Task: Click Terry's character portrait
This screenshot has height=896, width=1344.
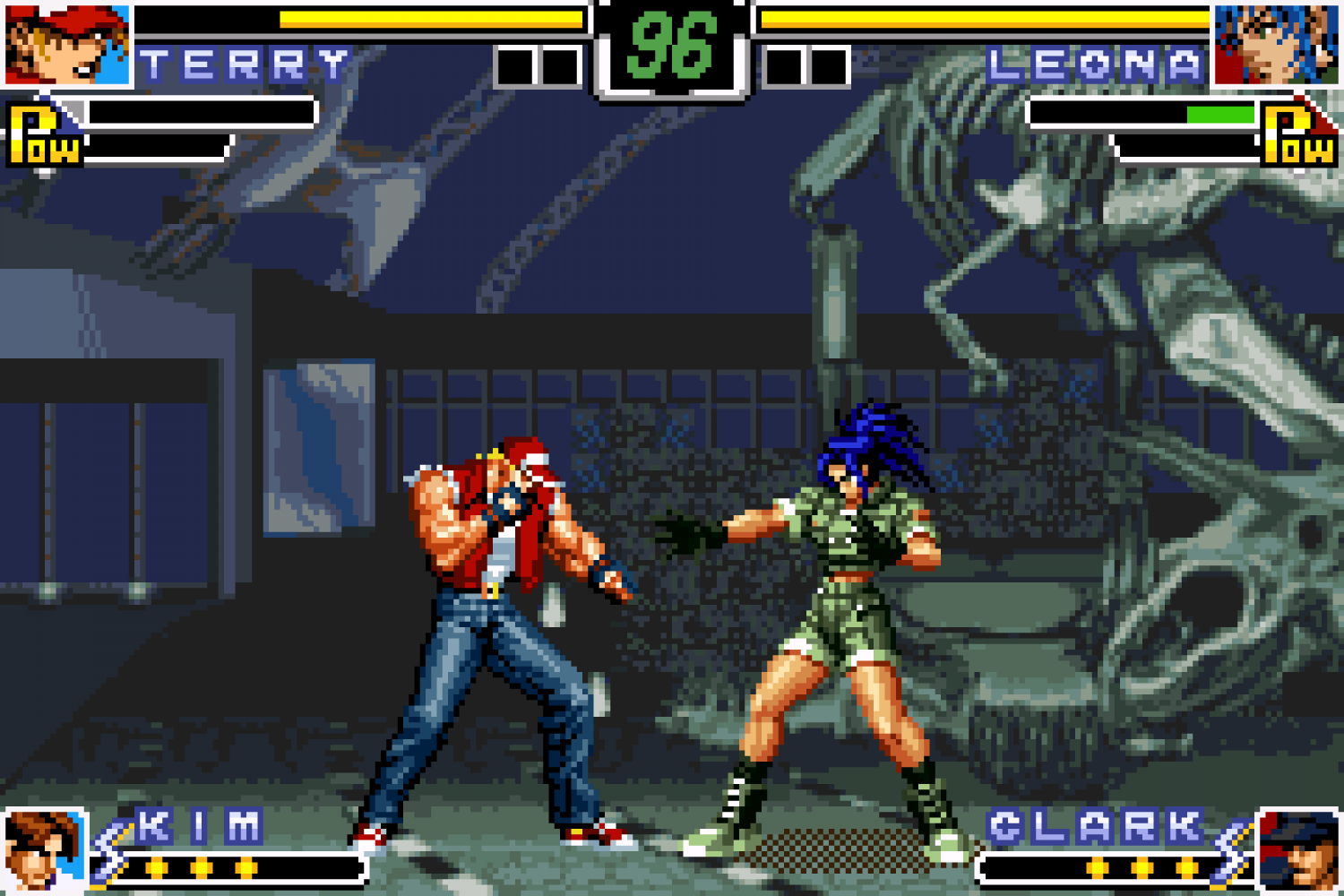Action: (66, 44)
